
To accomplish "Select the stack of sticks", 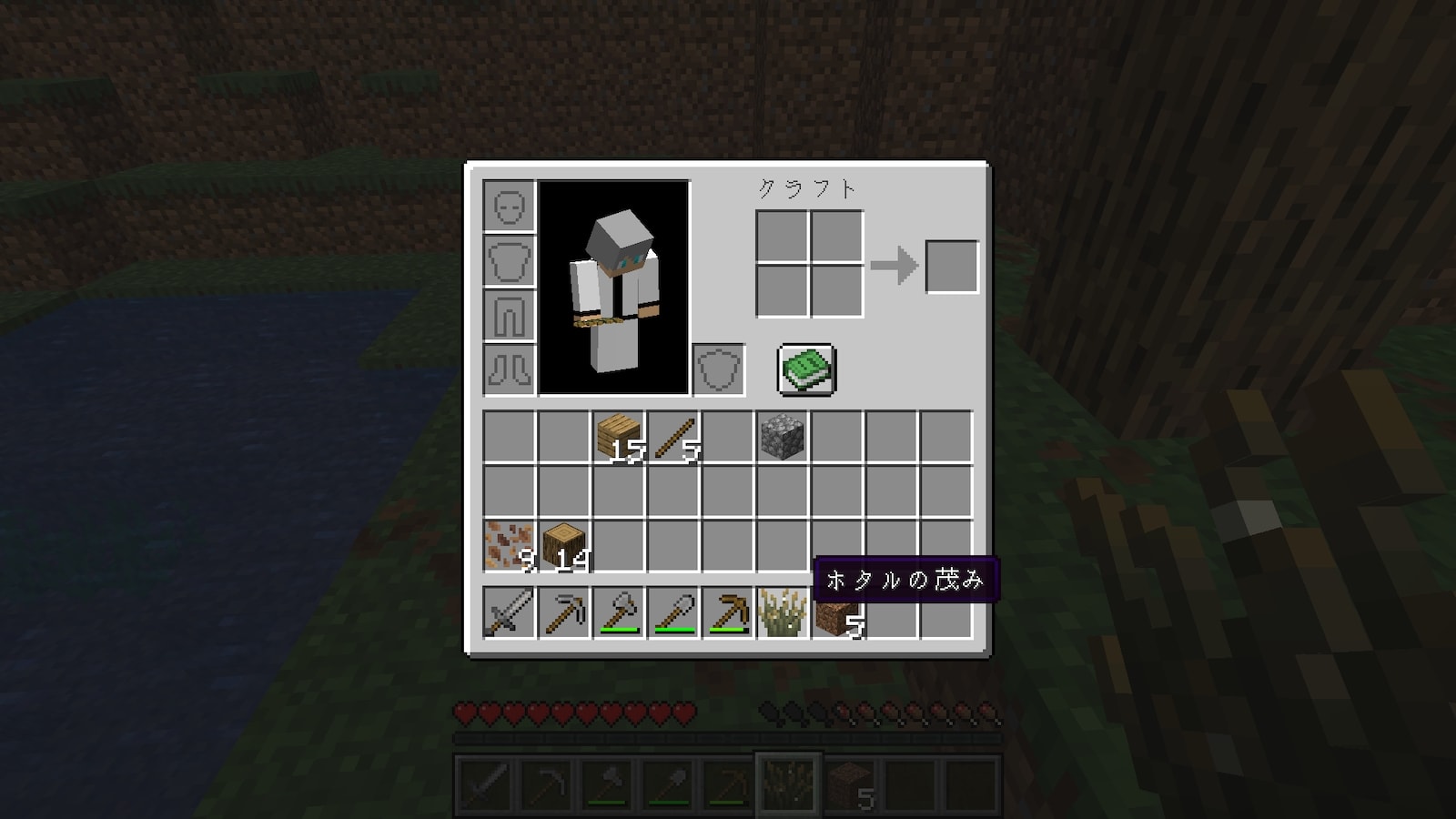I will (673, 438).
